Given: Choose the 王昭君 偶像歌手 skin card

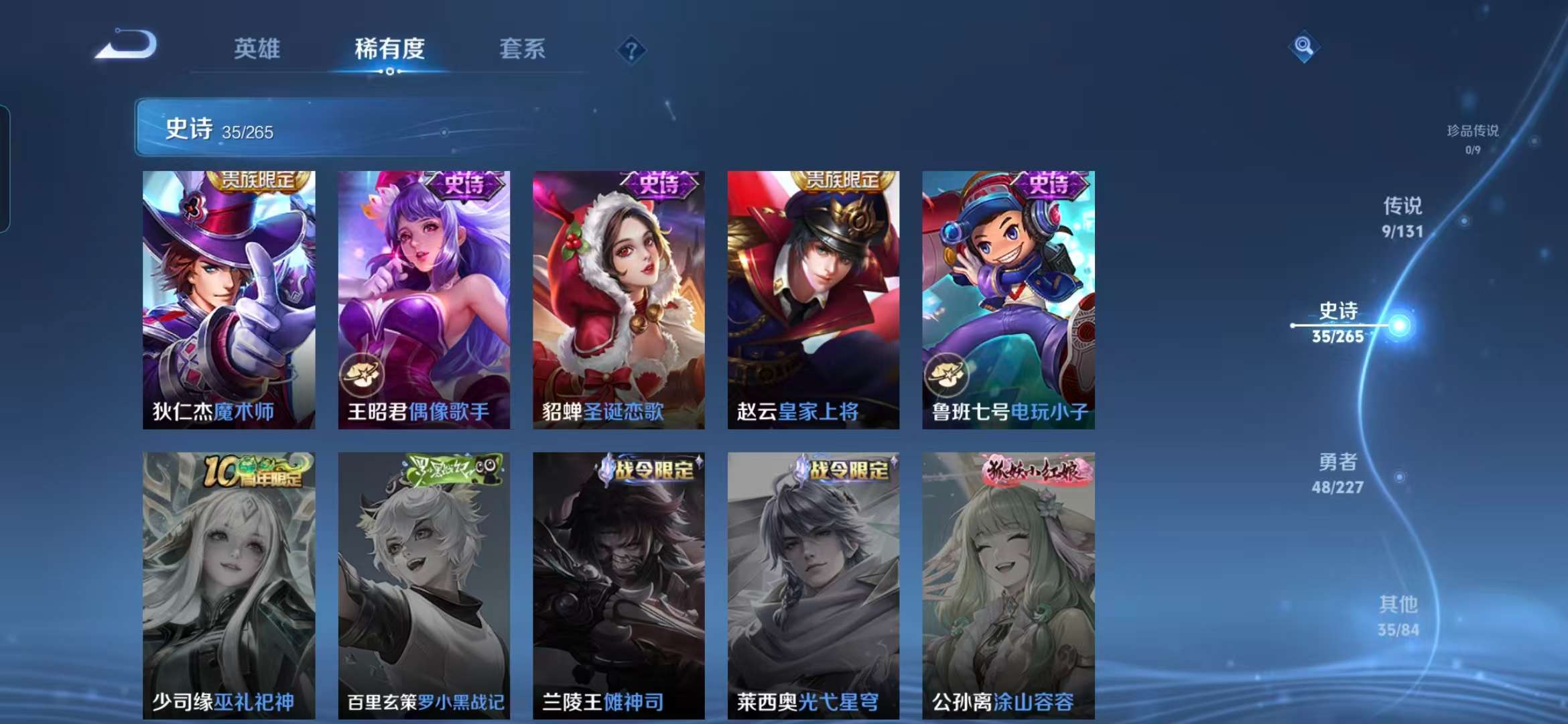Looking at the screenshot, I should [x=423, y=300].
